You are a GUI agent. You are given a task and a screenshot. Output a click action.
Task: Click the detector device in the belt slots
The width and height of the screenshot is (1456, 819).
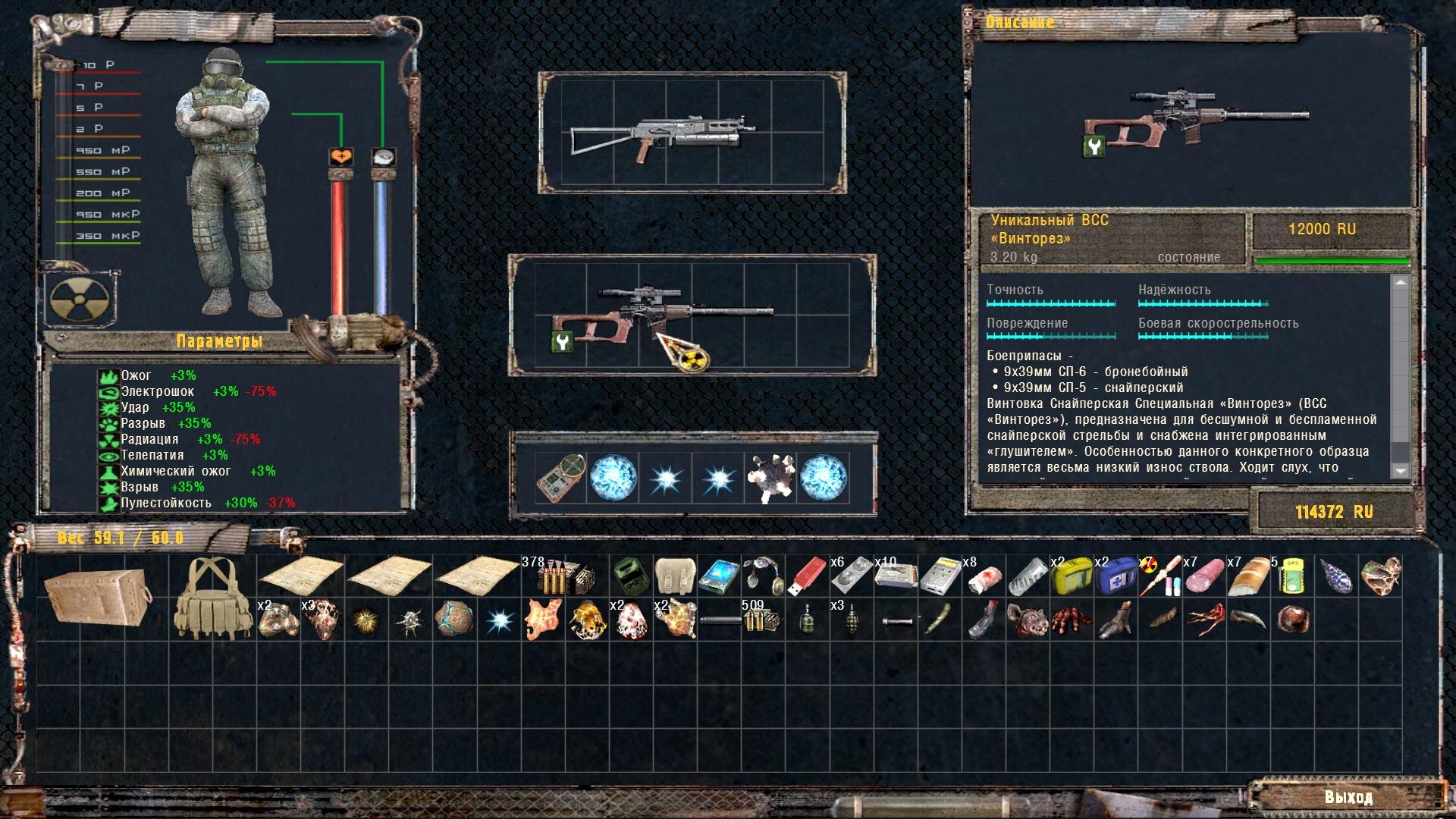[560, 479]
